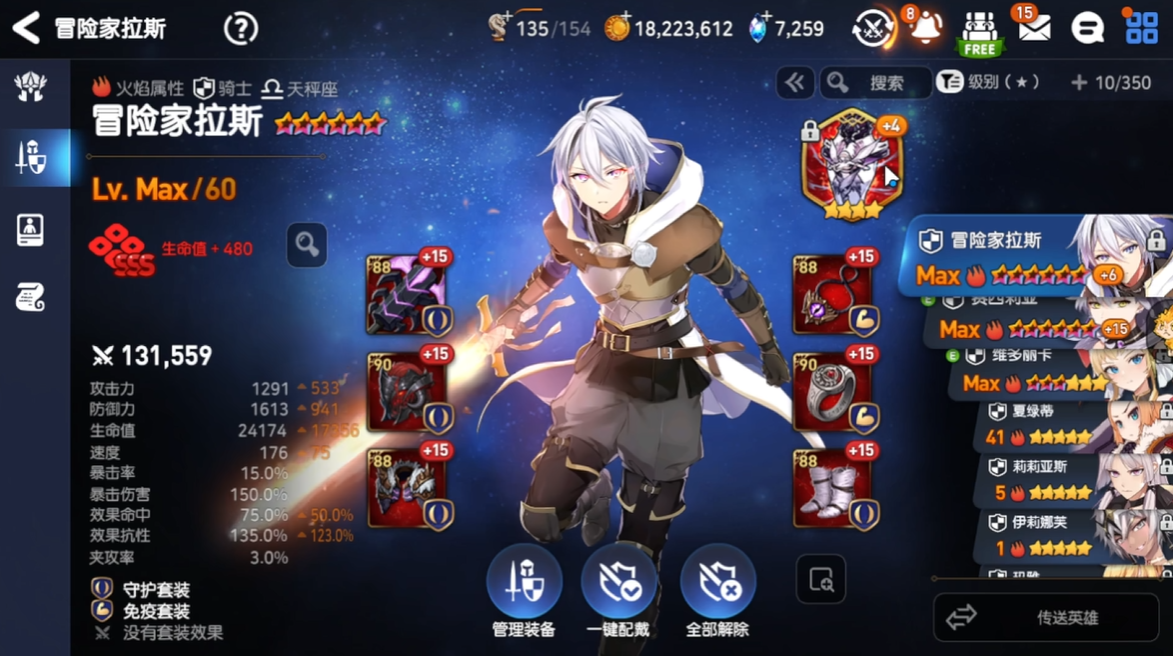Open the hero search box
This screenshot has height=656, width=1173.
(x=875, y=83)
